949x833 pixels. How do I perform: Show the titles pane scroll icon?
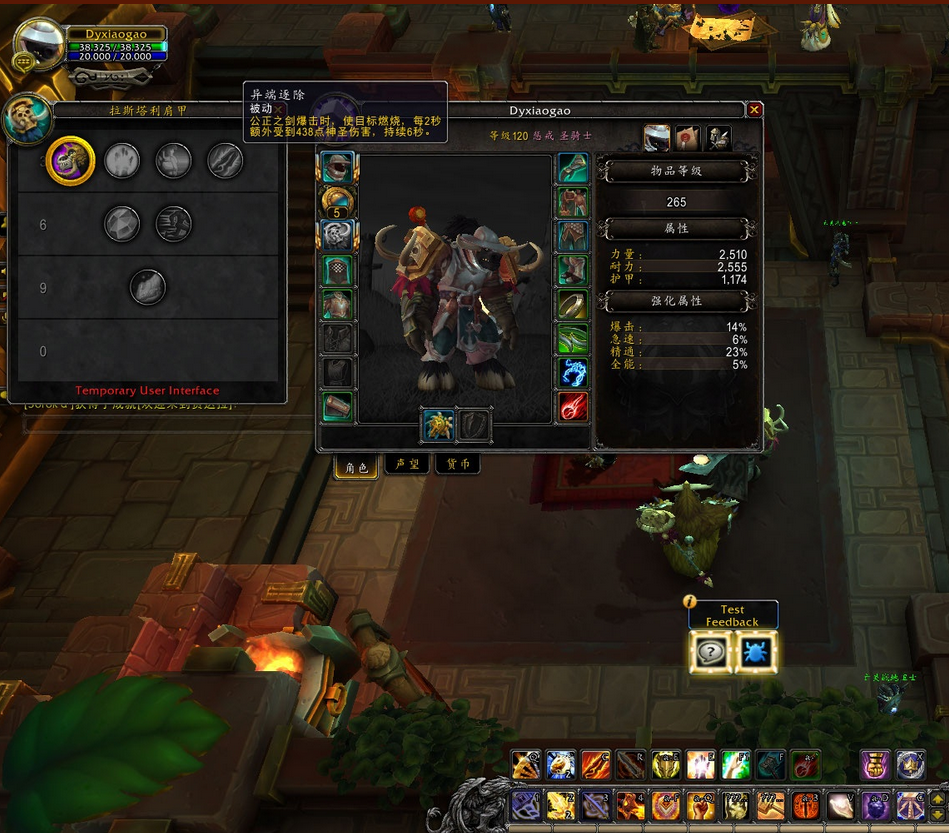pos(688,138)
